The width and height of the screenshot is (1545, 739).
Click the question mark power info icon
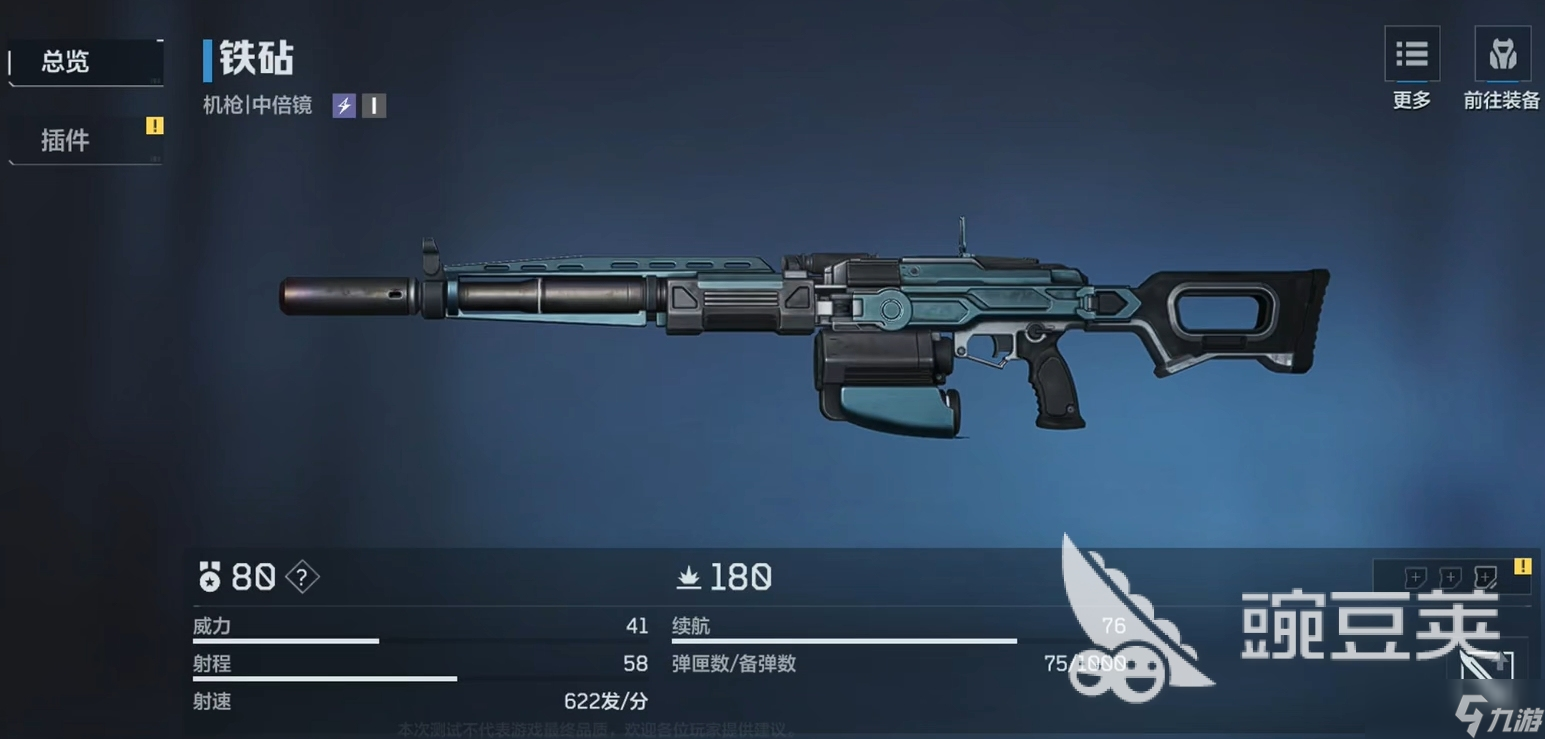pyautogui.click(x=302, y=577)
